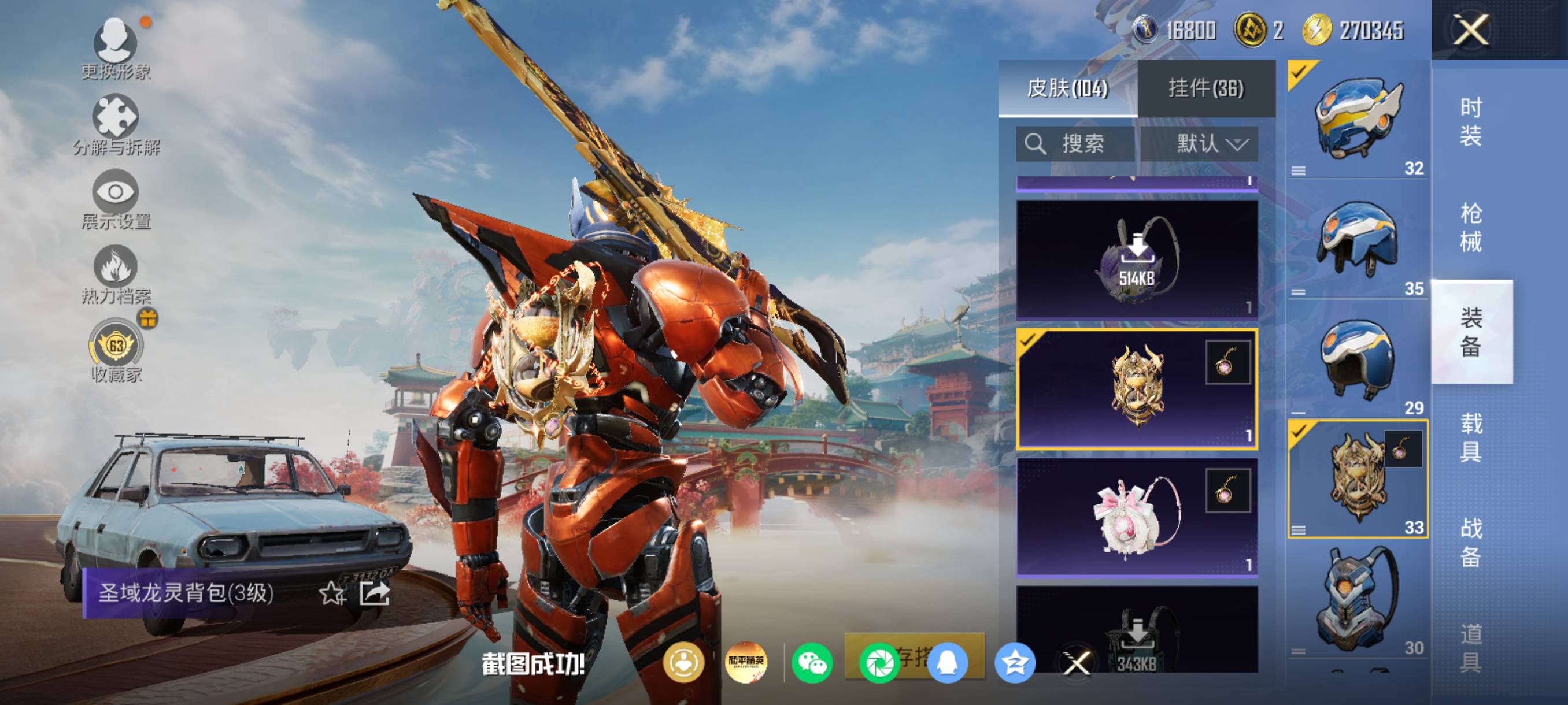Switch to the 皮肤(104) skins tab
Viewport: 1568px width, 705px height.
(1067, 89)
